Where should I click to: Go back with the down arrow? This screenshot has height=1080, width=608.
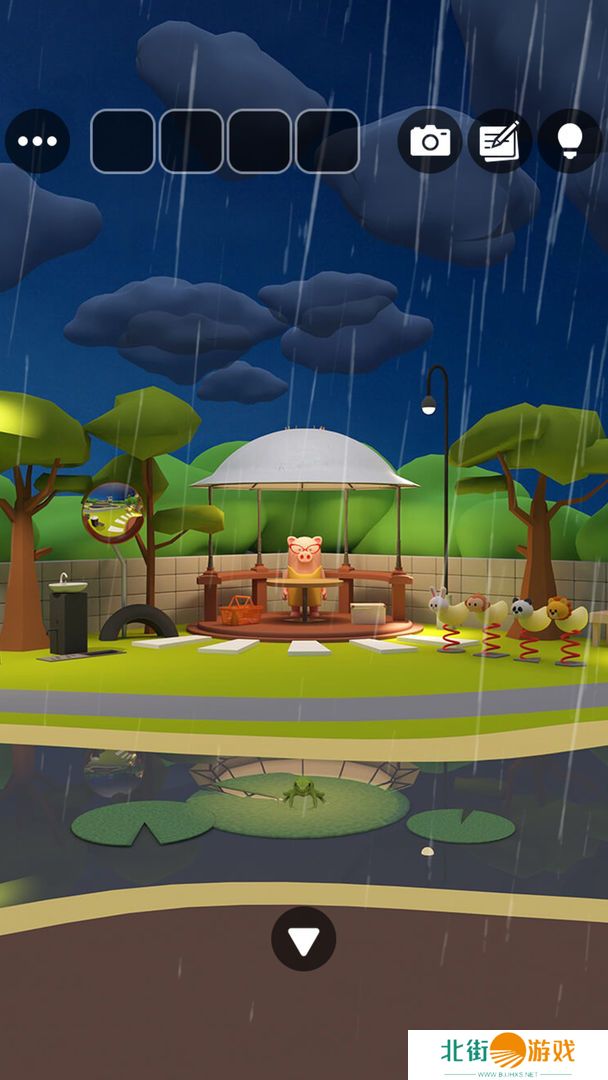(x=303, y=939)
